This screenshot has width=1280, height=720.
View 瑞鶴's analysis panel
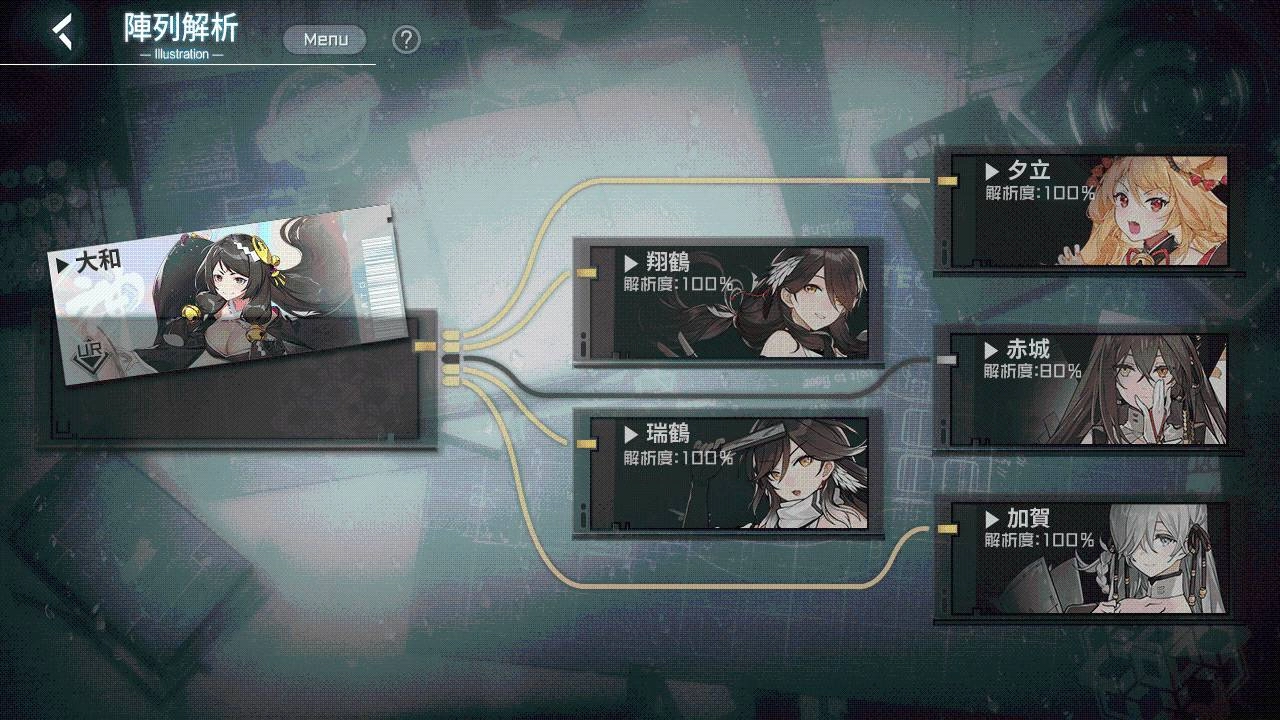(730, 475)
